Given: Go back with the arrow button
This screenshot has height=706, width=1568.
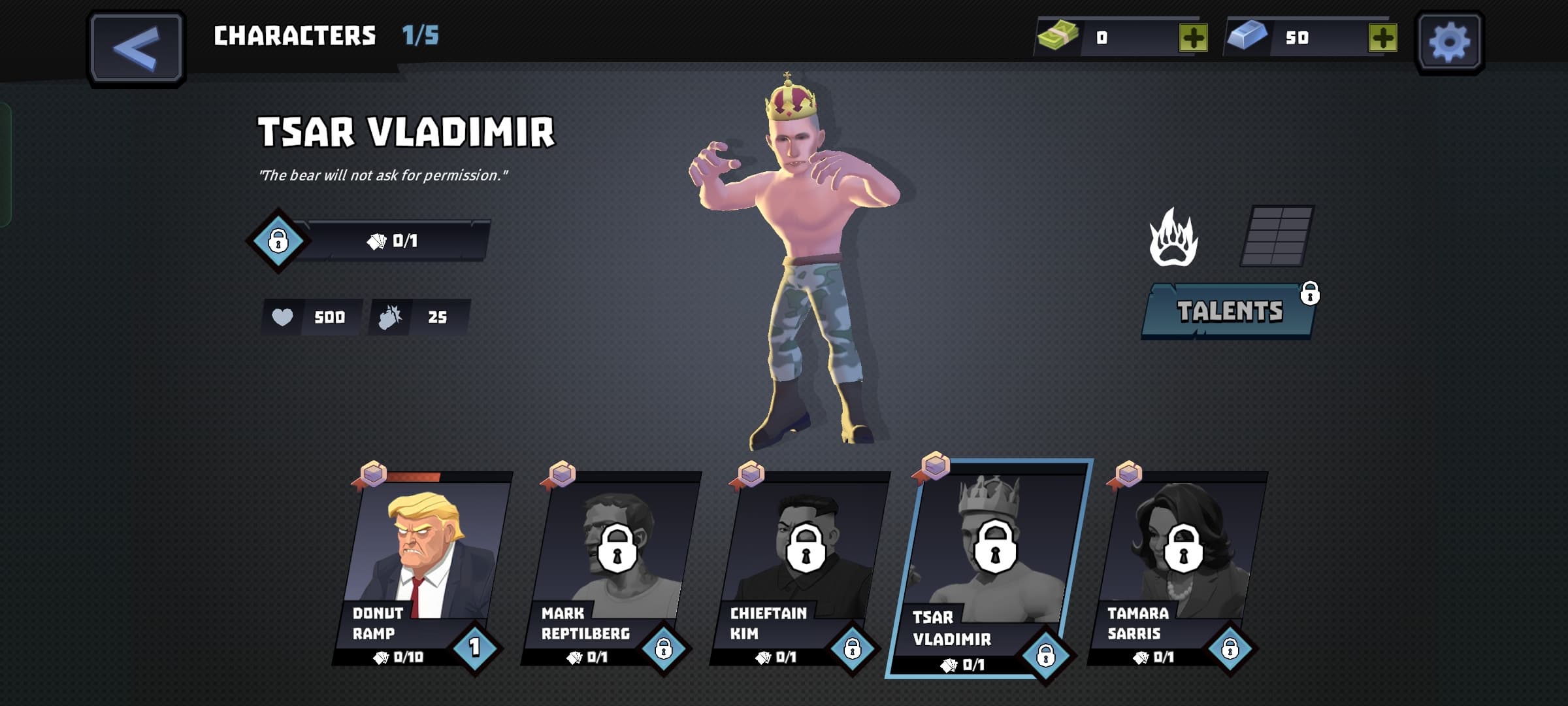Looking at the screenshot, I should 136,48.
